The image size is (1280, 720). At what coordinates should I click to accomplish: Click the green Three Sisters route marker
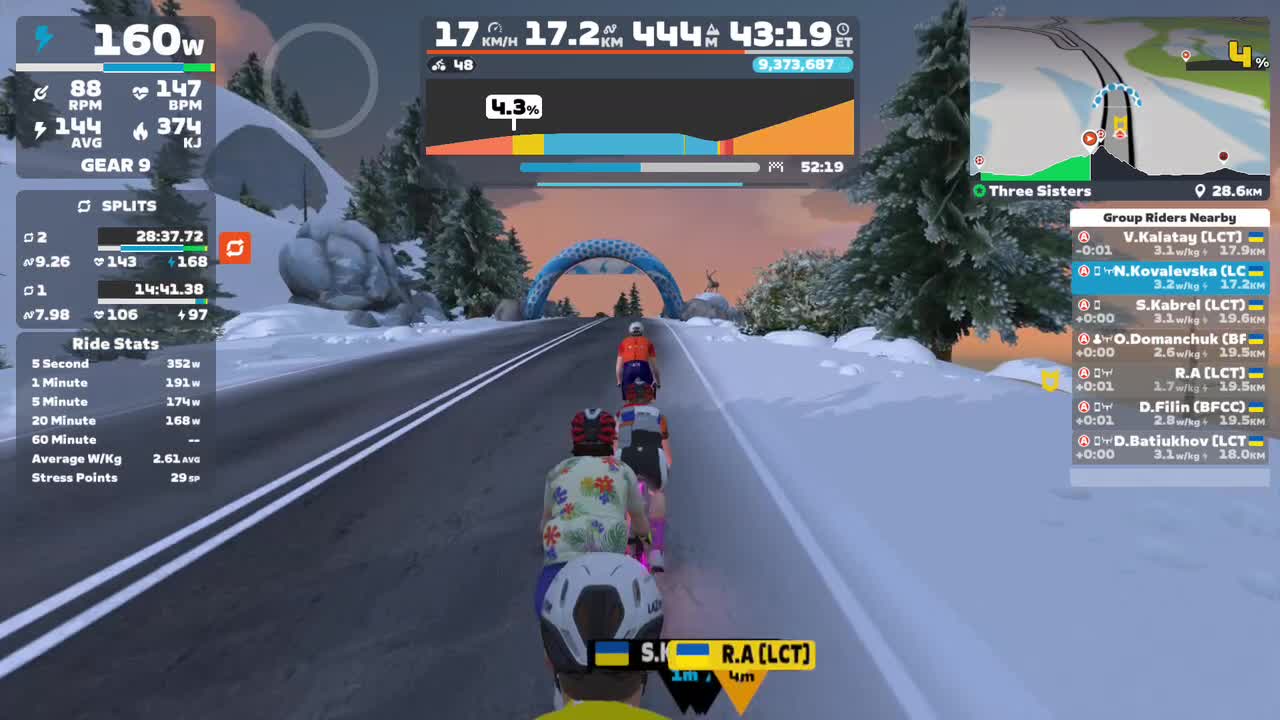pyautogui.click(x=978, y=190)
